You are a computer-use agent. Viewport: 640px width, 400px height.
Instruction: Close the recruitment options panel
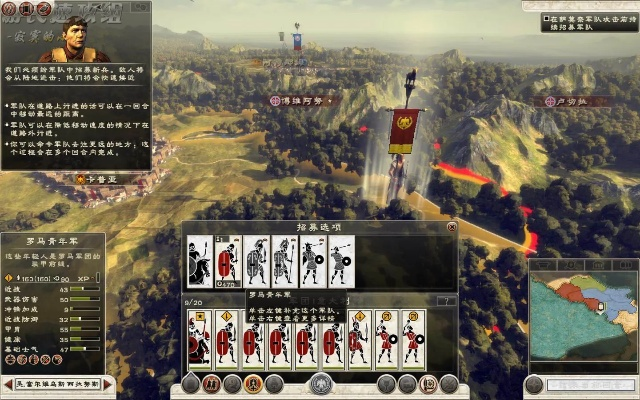click(451, 227)
